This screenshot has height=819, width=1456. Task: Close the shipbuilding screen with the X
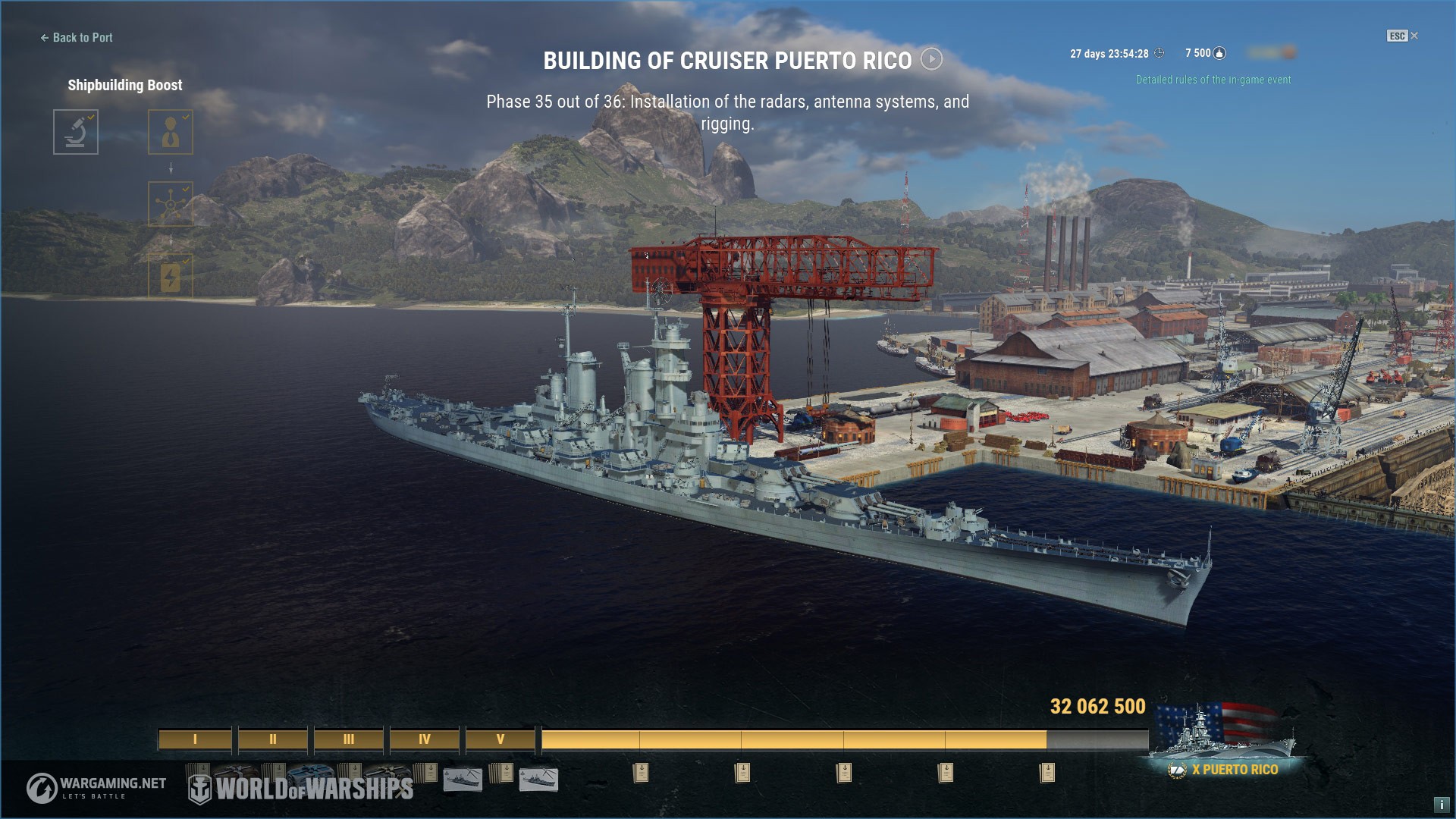pyautogui.click(x=1414, y=36)
